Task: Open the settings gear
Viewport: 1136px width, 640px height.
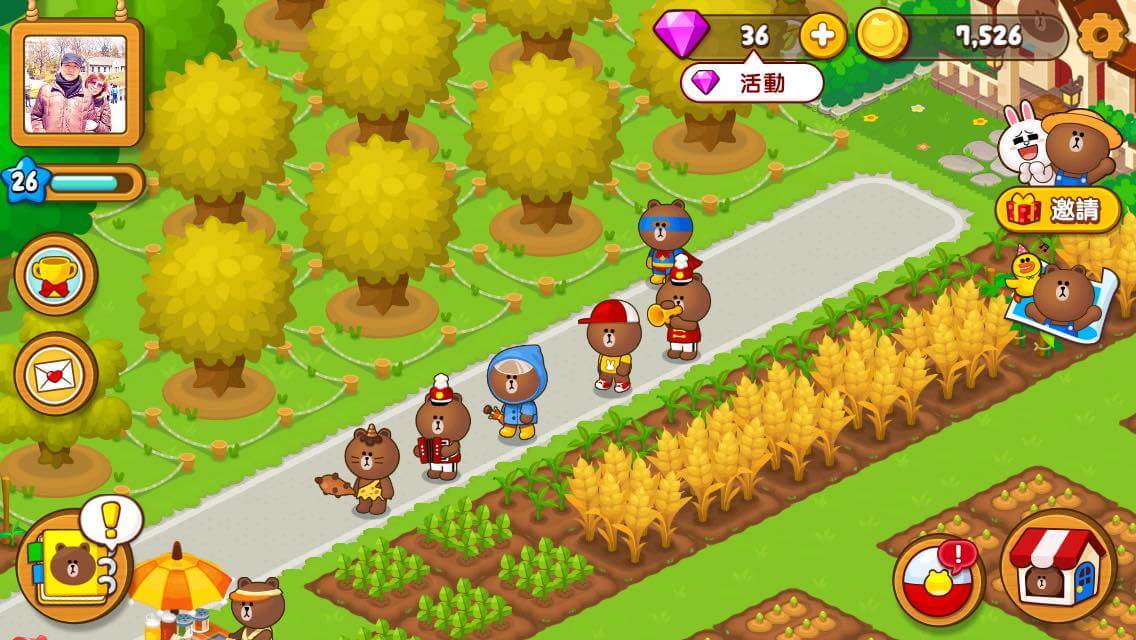Action: [1101, 37]
